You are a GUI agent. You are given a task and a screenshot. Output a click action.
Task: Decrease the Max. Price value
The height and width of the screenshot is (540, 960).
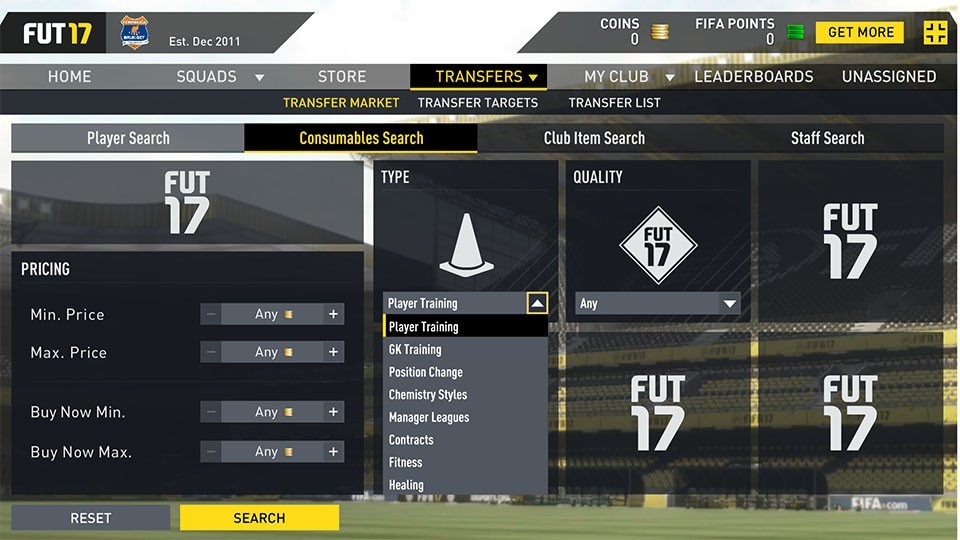[x=211, y=352]
